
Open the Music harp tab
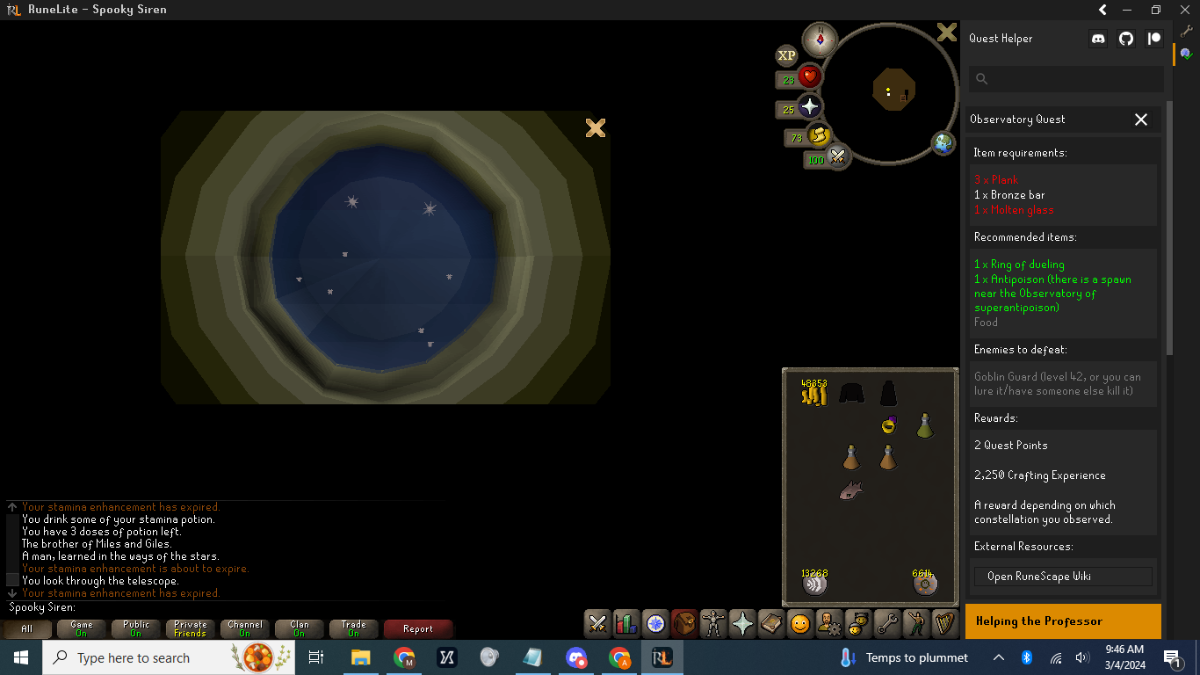click(x=944, y=623)
